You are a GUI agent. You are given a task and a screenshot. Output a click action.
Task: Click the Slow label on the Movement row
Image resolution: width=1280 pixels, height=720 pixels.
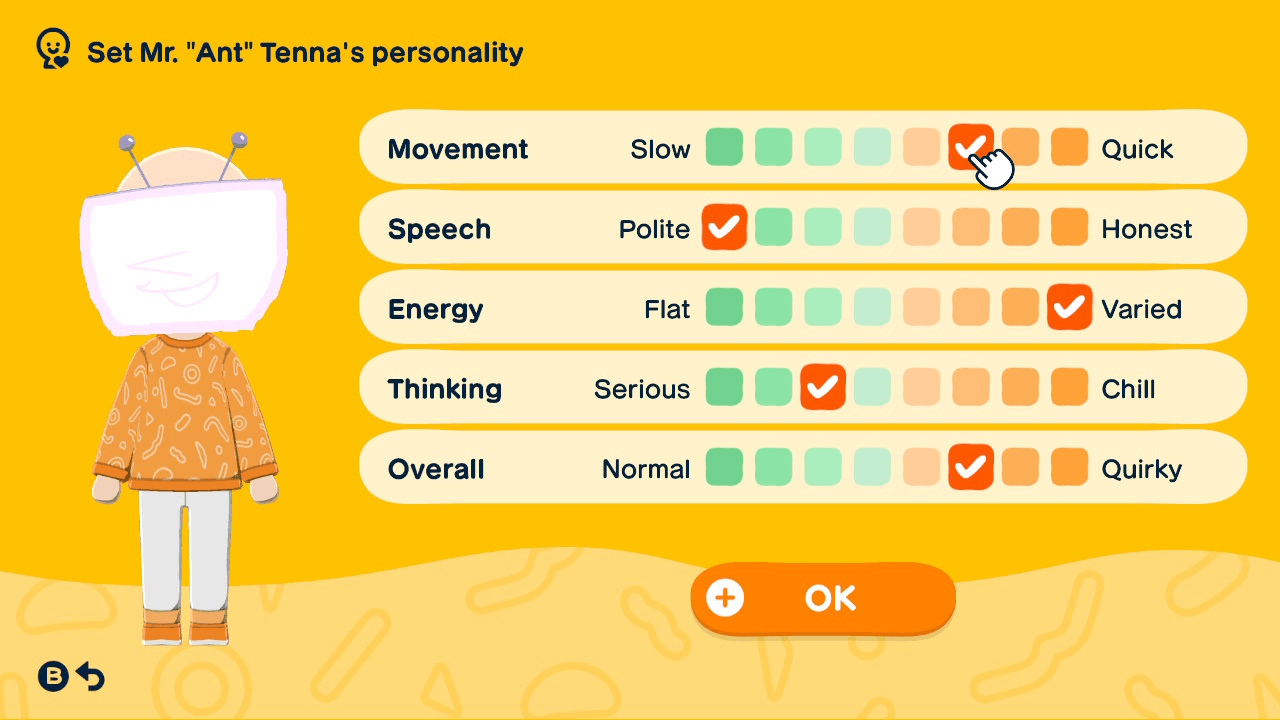[661, 148]
